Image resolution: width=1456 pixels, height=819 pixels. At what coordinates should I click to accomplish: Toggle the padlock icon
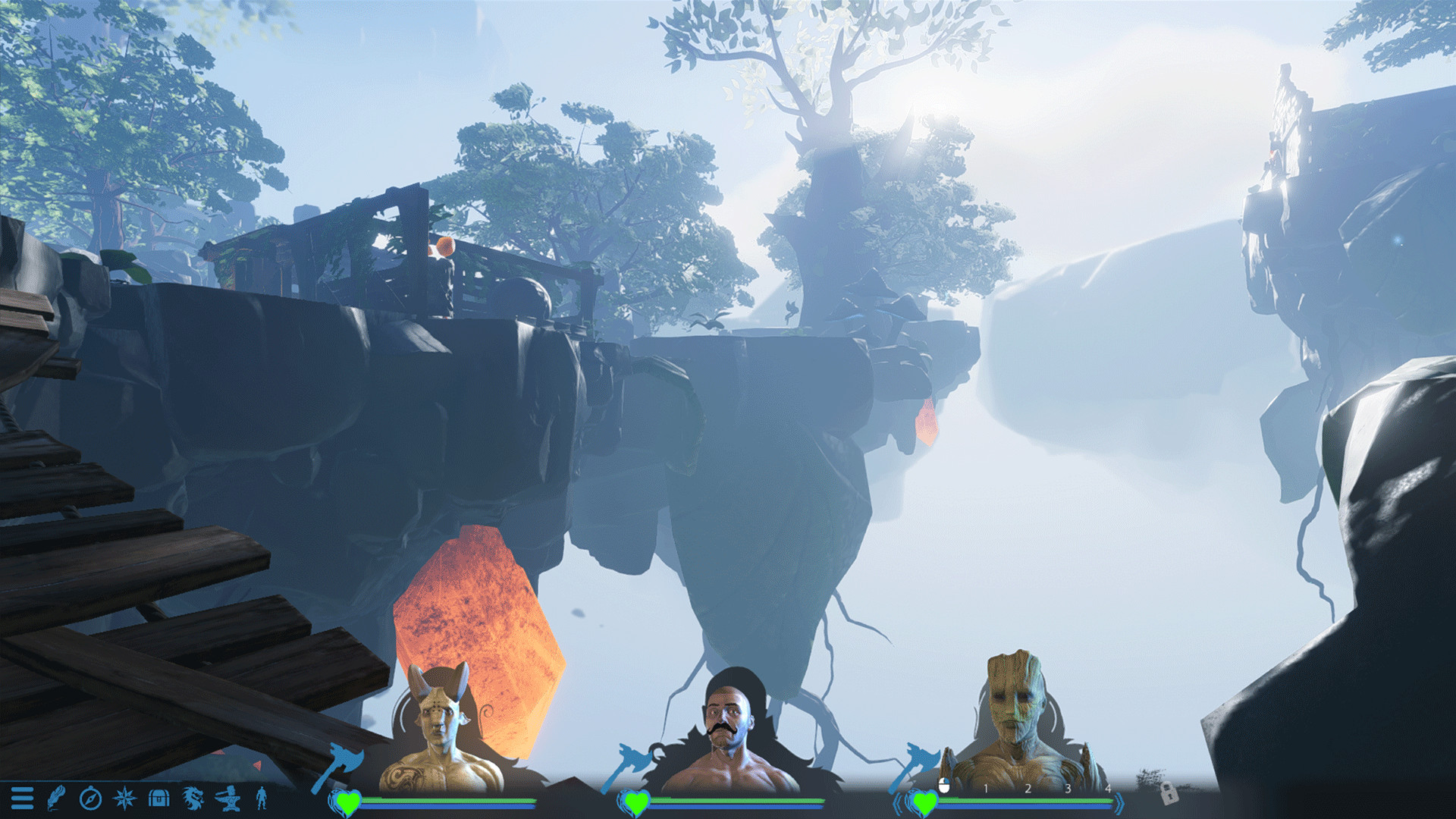1169,793
